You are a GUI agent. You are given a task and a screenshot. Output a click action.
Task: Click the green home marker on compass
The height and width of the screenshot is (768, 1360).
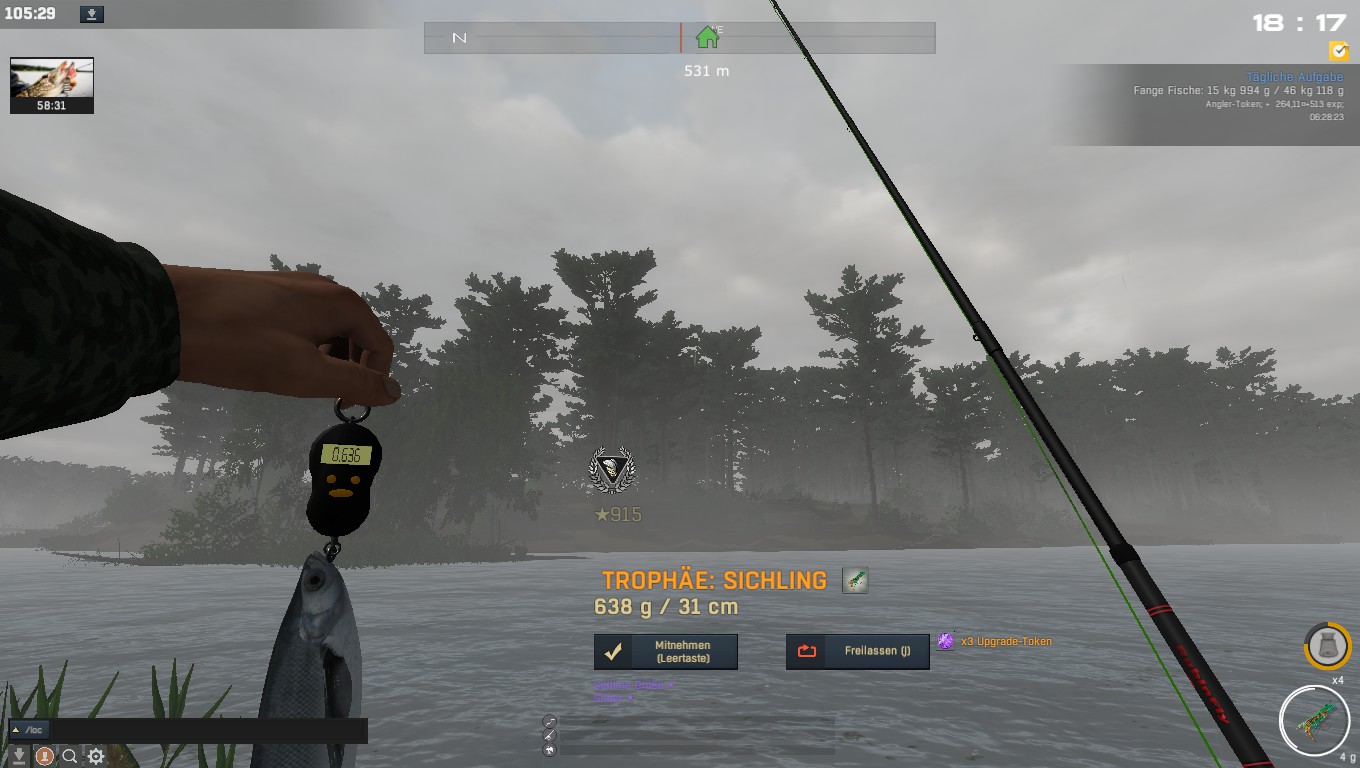point(708,38)
